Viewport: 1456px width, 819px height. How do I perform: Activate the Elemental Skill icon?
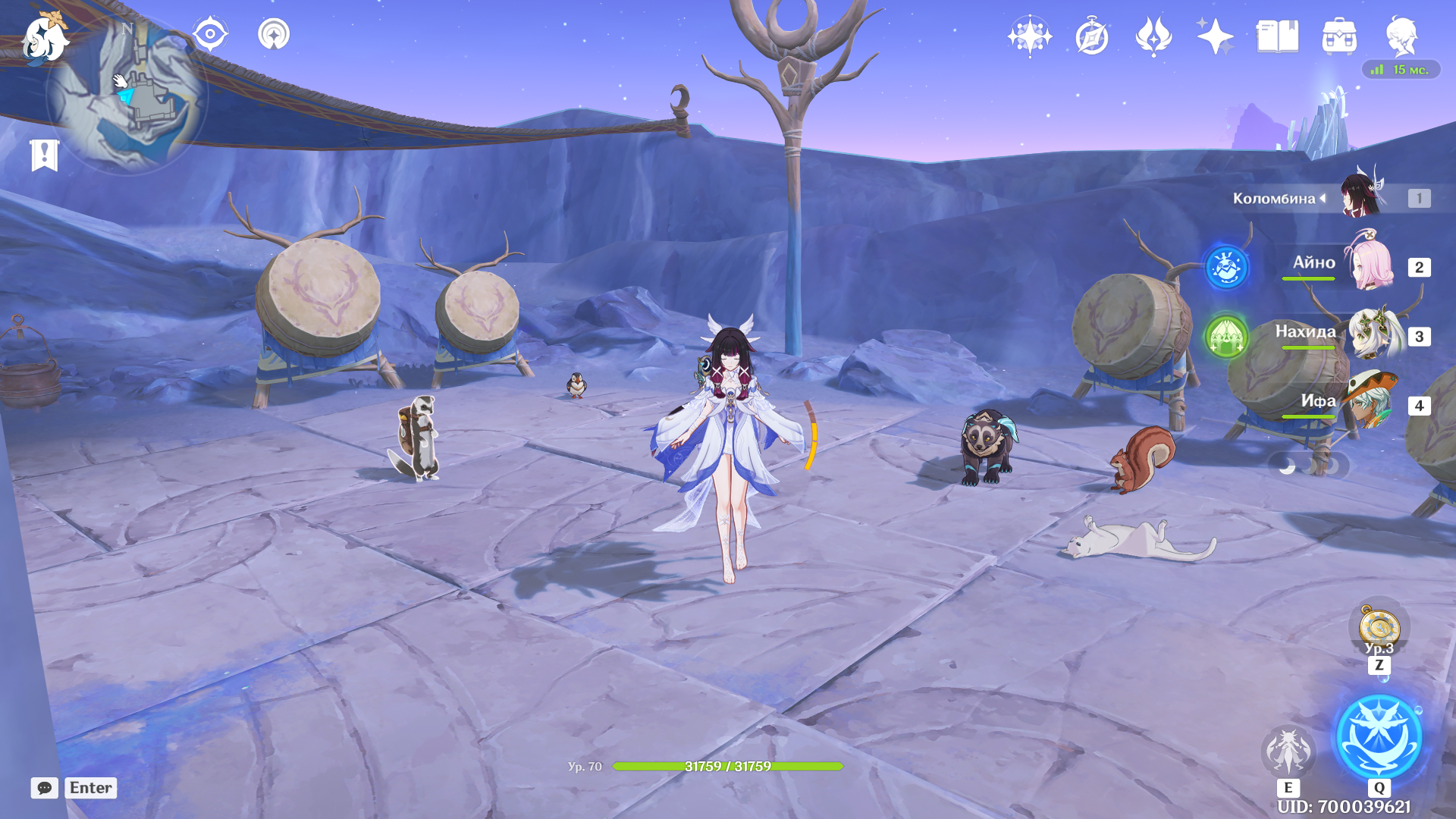[1288, 751]
